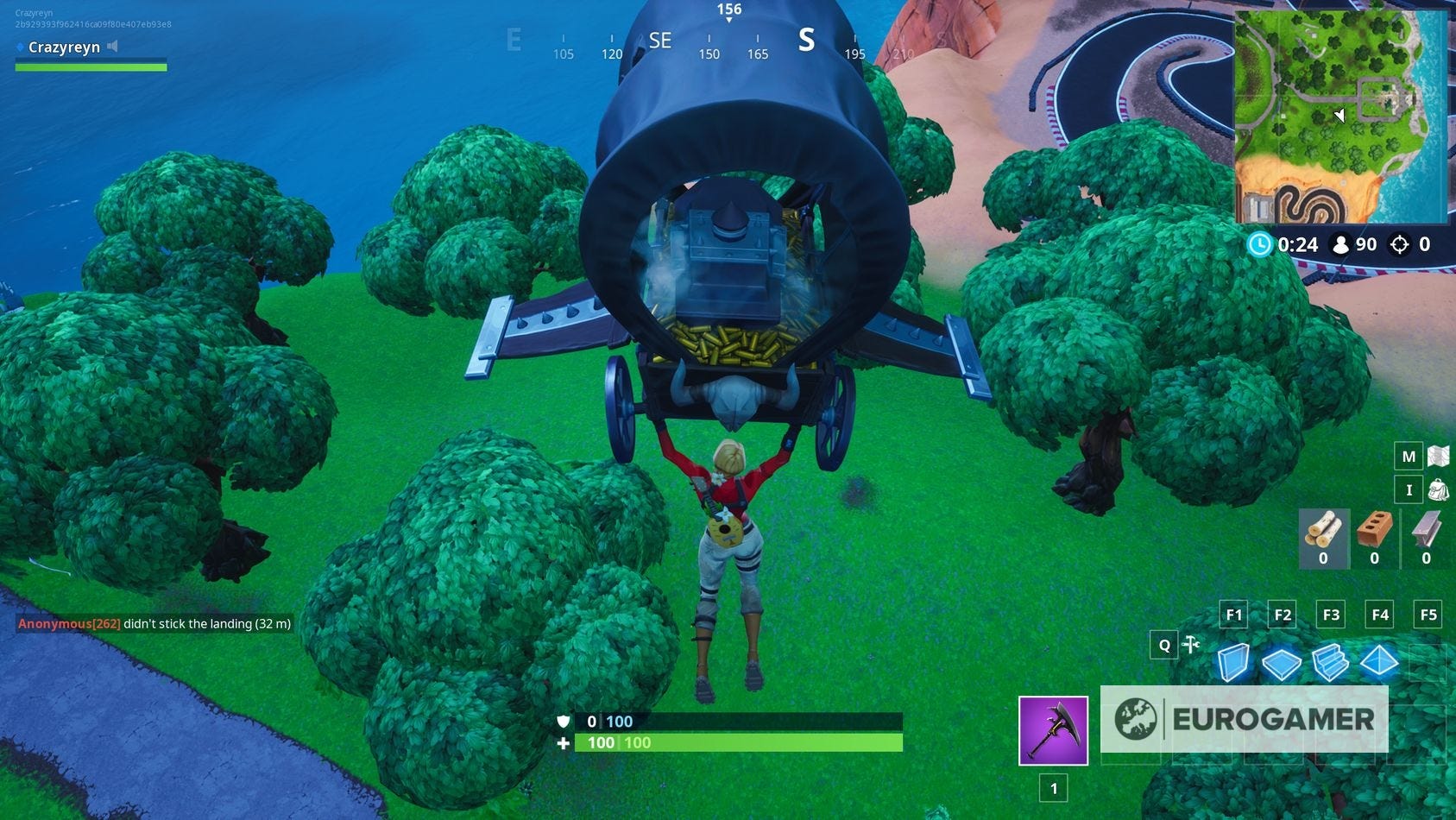
Task: Select the roof building piece
Action: click(1381, 663)
